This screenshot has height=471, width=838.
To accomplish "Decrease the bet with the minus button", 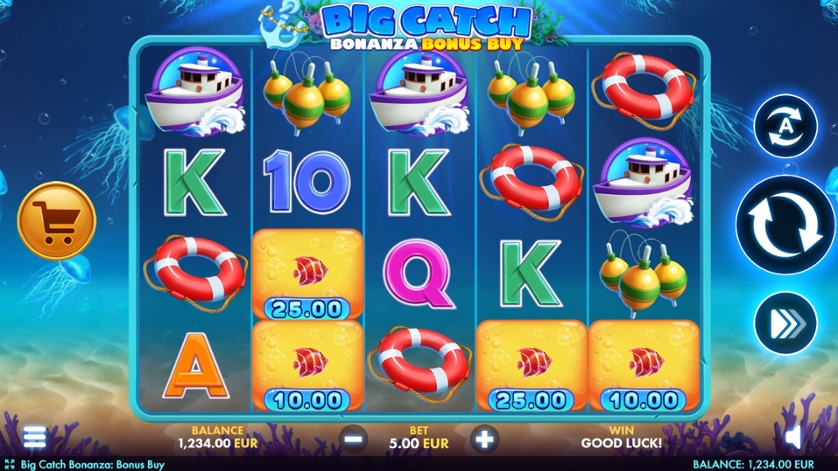I will tap(352, 437).
